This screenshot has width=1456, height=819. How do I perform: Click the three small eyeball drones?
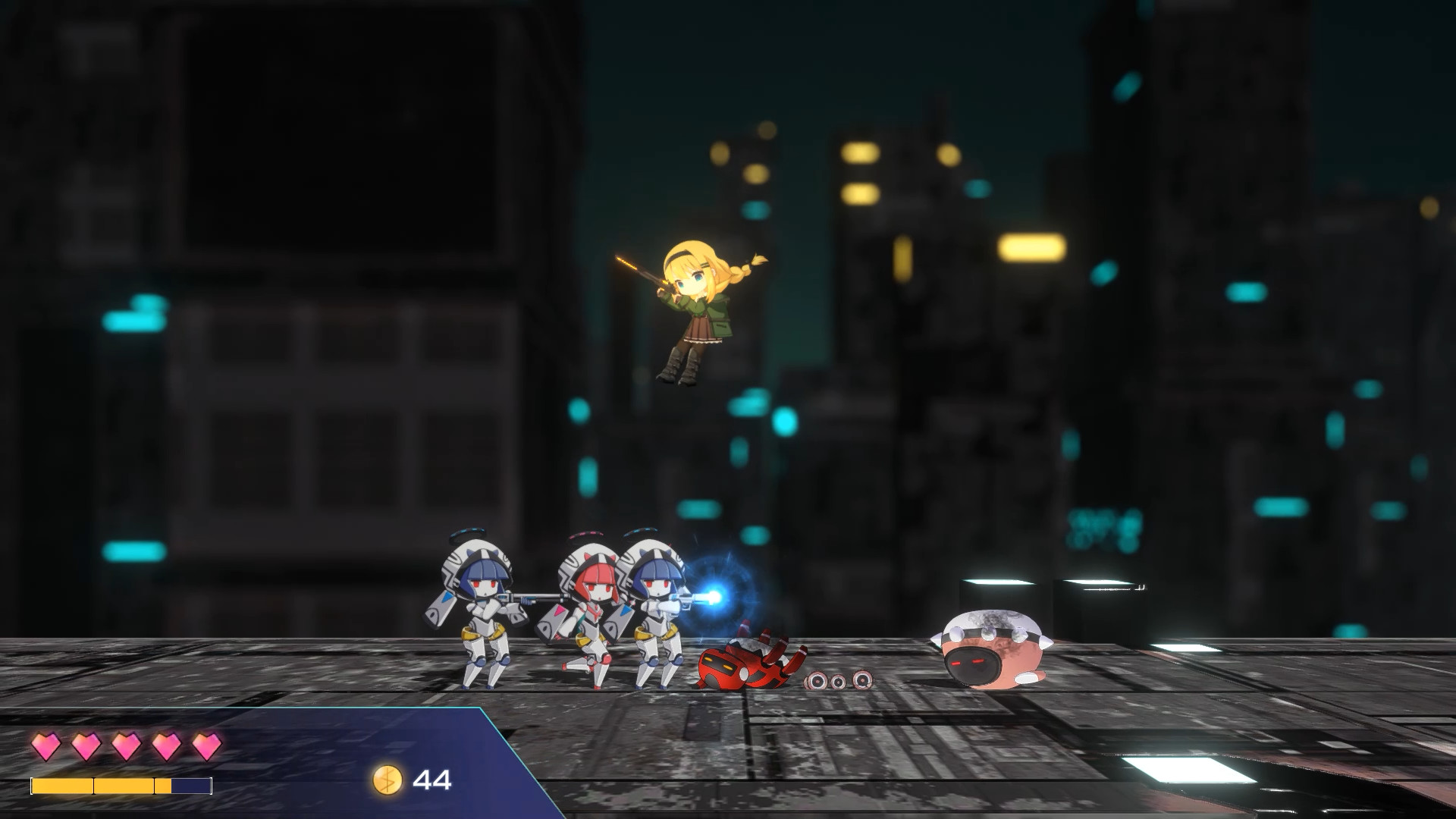click(x=838, y=682)
